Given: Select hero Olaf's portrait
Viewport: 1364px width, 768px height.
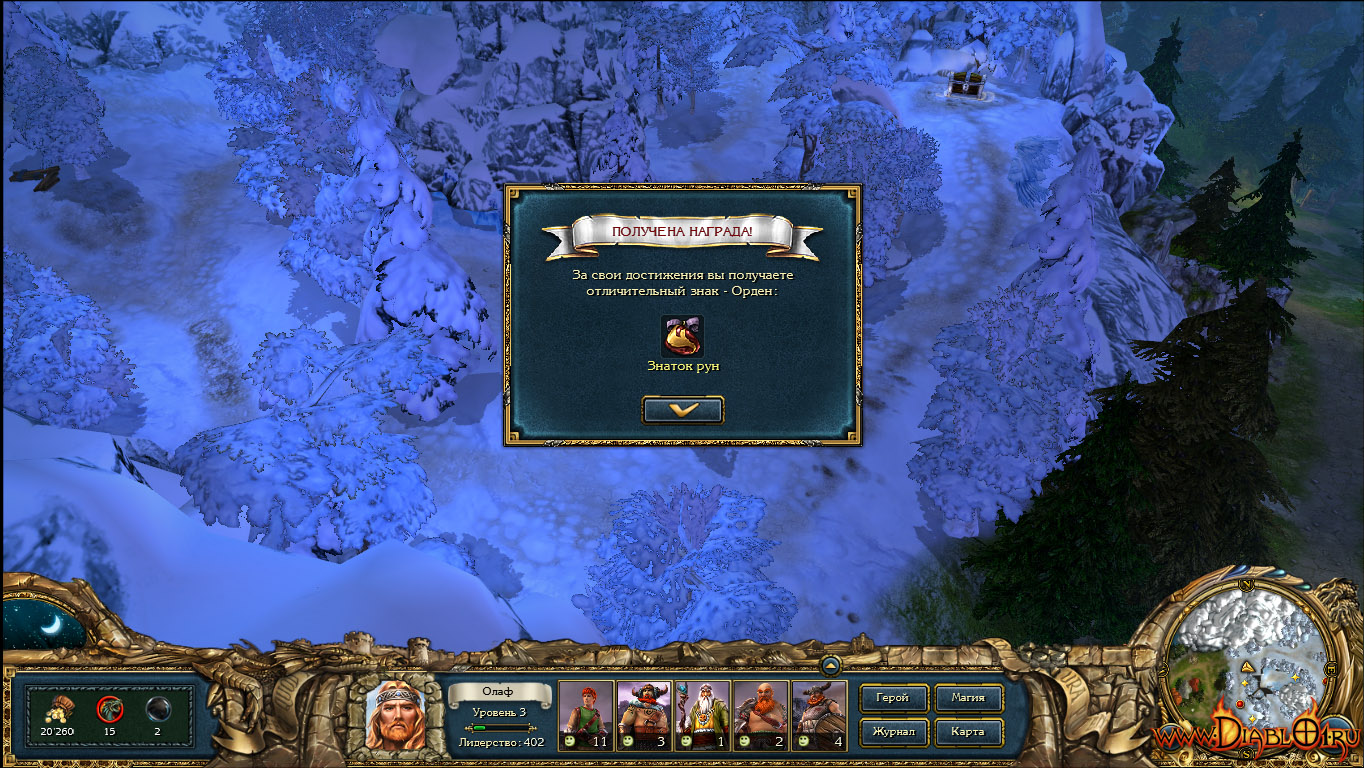Looking at the screenshot, I should click(394, 716).
